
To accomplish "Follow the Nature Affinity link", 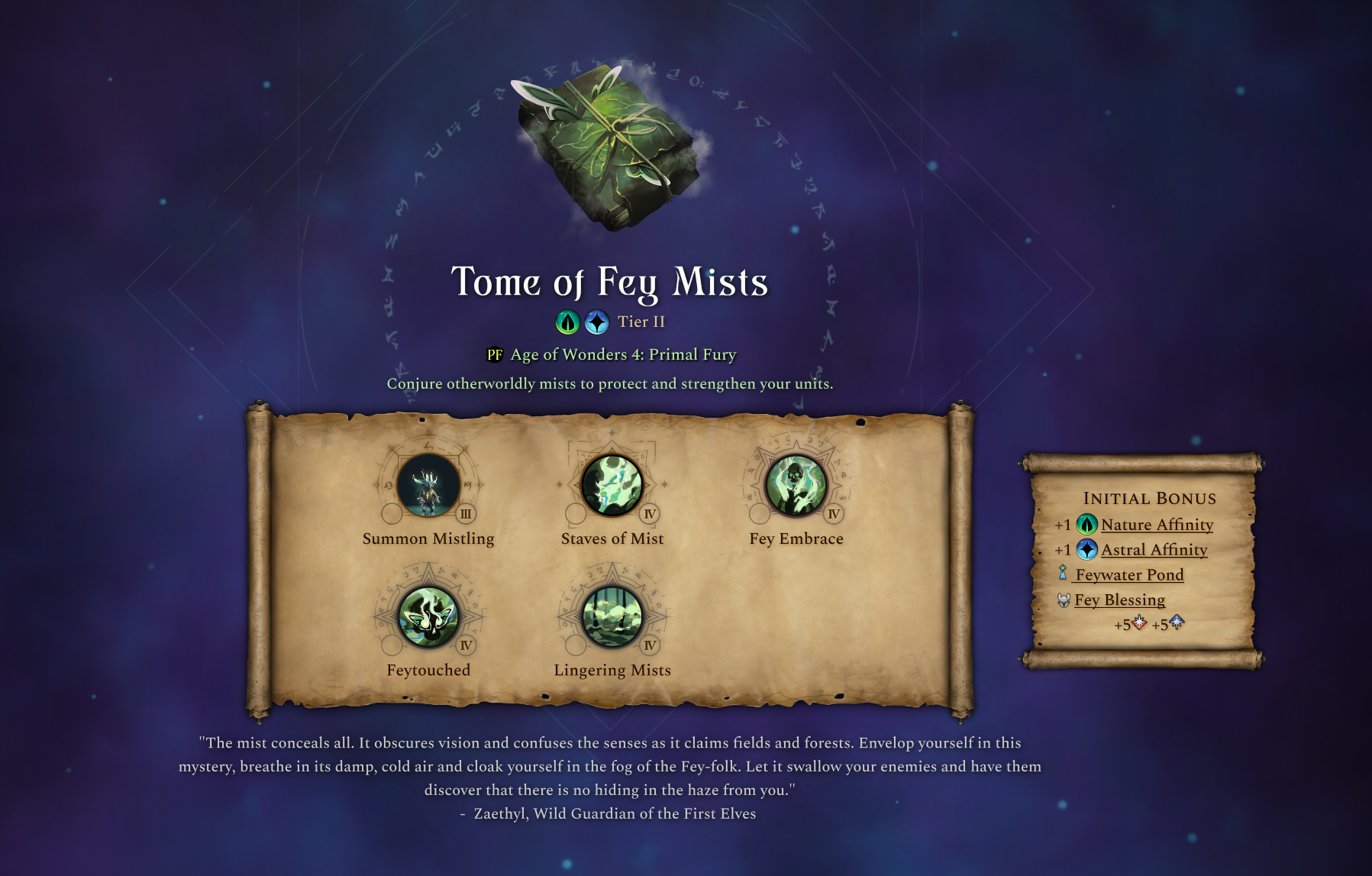I will tap(1157, 525).
